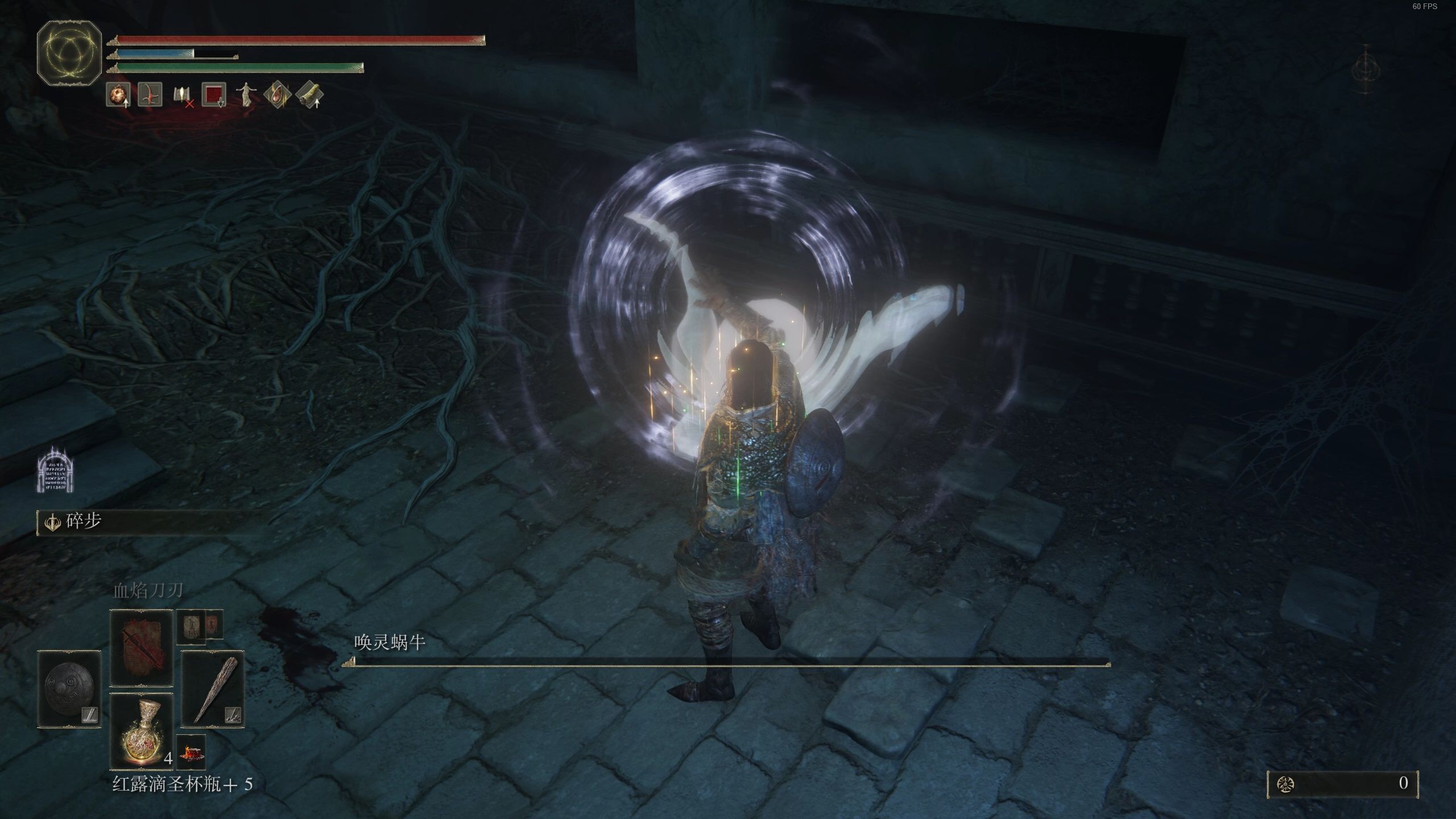Use the Flask of Crimson Tears slot

(141, 731)
